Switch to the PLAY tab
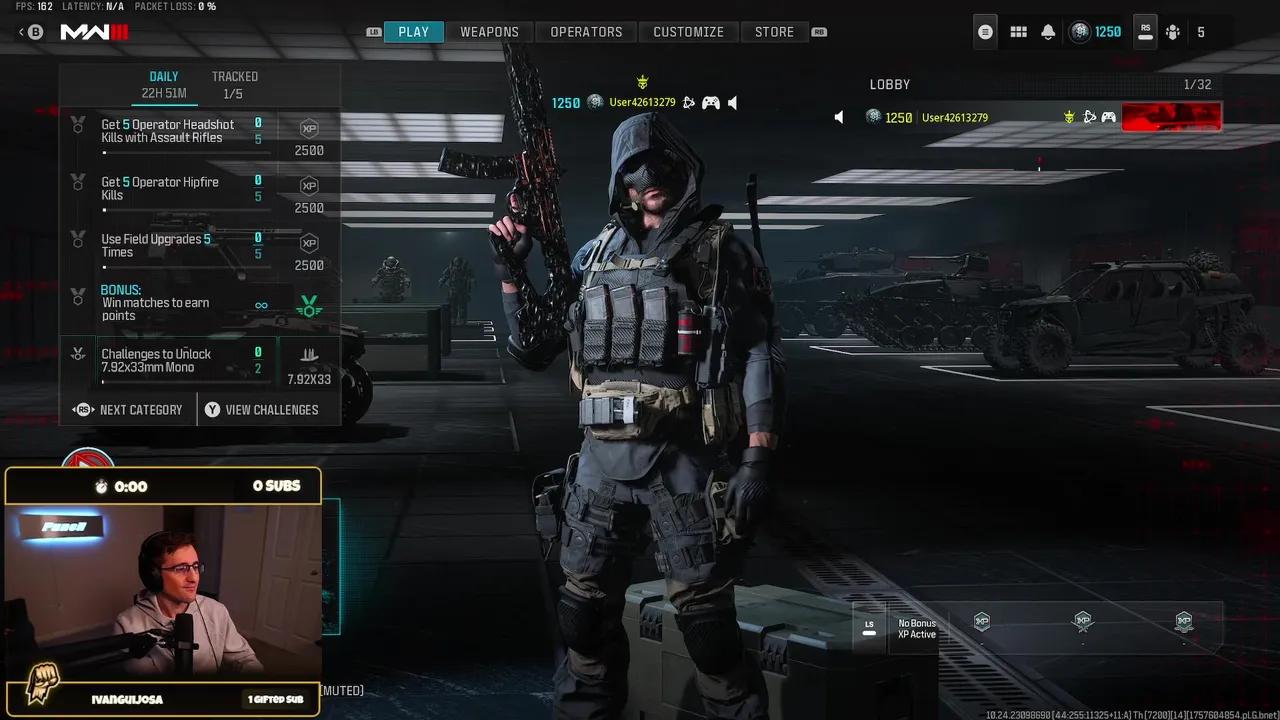The image size is (1280, 720). (413, 32)
